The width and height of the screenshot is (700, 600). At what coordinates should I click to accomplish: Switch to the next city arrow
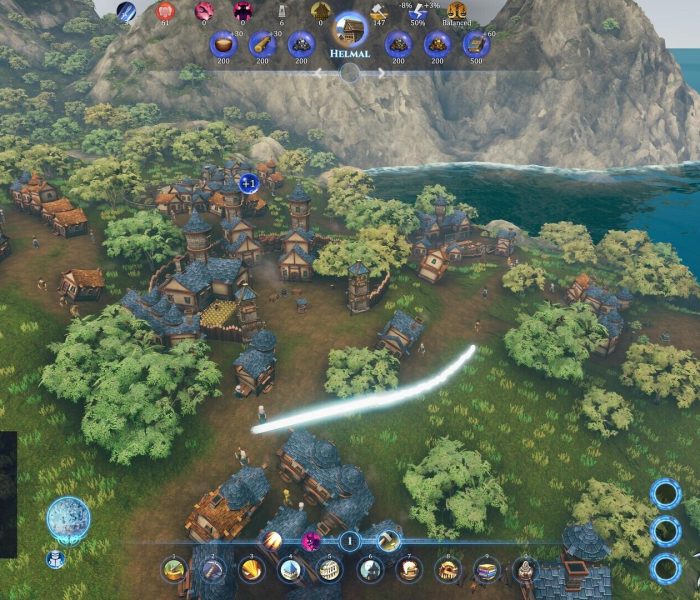(x=381, y=73)
